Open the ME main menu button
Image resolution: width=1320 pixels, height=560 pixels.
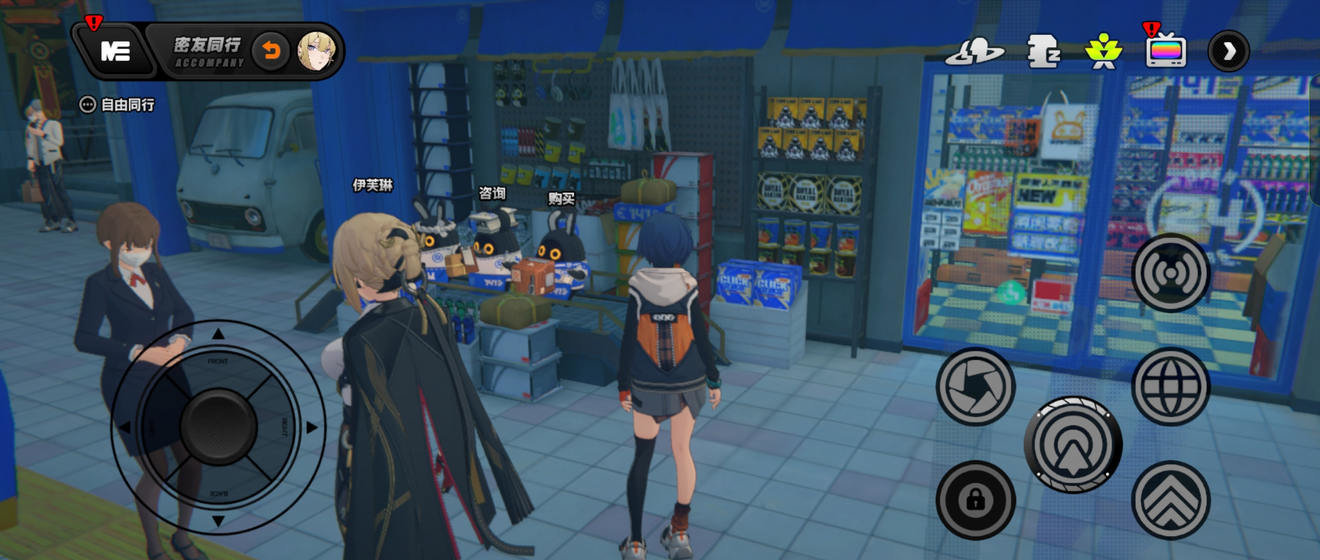(116, 52)
